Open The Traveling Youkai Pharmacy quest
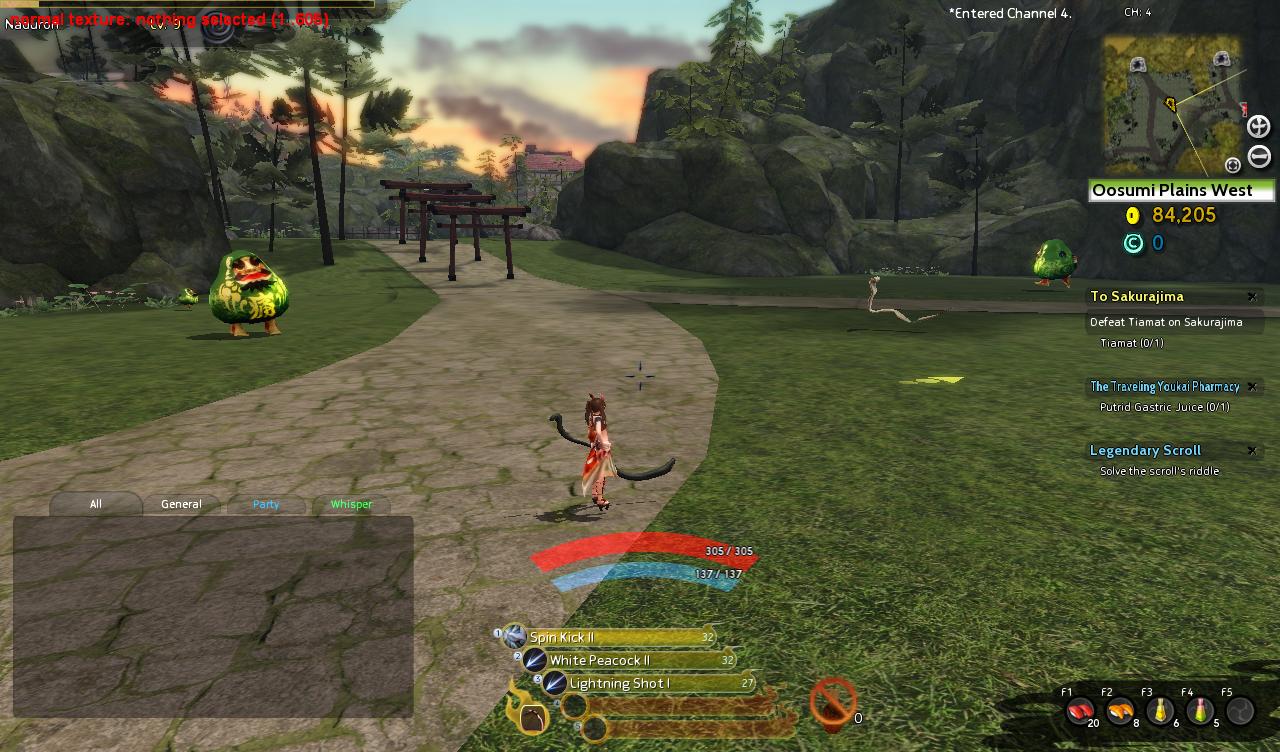This screenshot has width=1280, height=752. [1164, 387]
